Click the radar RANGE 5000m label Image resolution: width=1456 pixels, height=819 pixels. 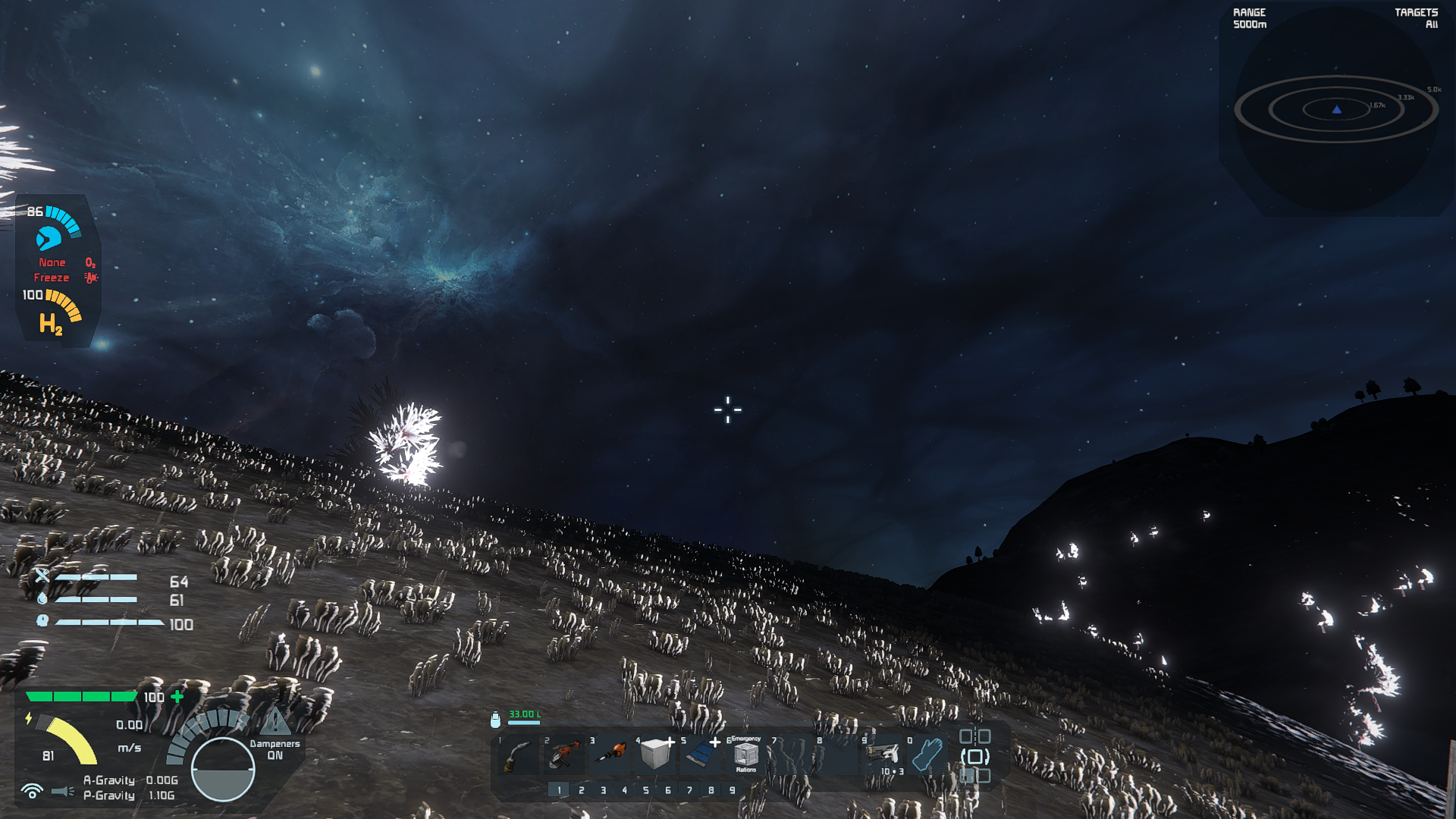coord(1250,18)
